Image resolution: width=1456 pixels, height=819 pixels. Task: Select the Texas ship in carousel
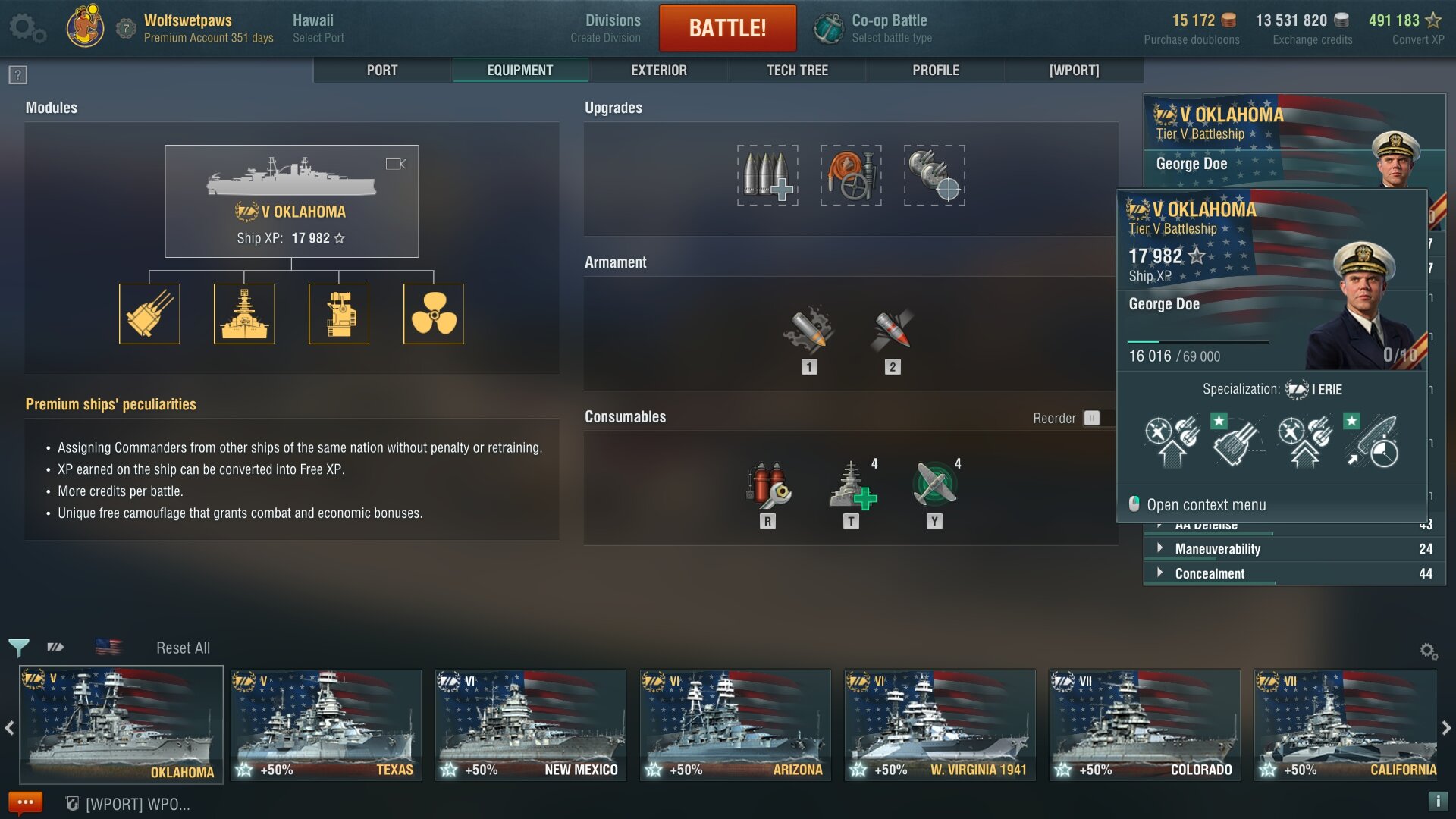tap(326, 724)
